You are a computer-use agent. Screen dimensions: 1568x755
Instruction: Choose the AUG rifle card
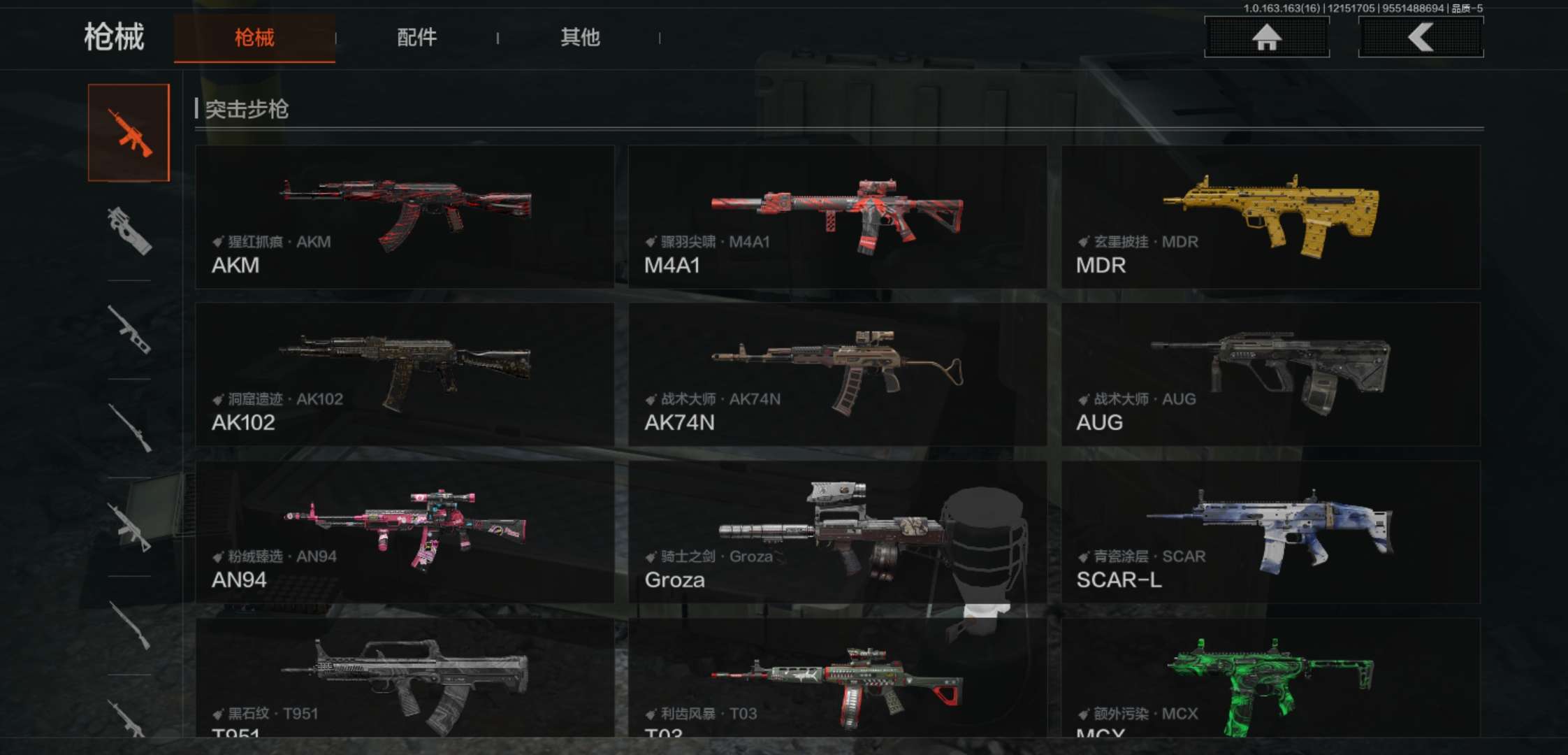tap(1270, 374)
